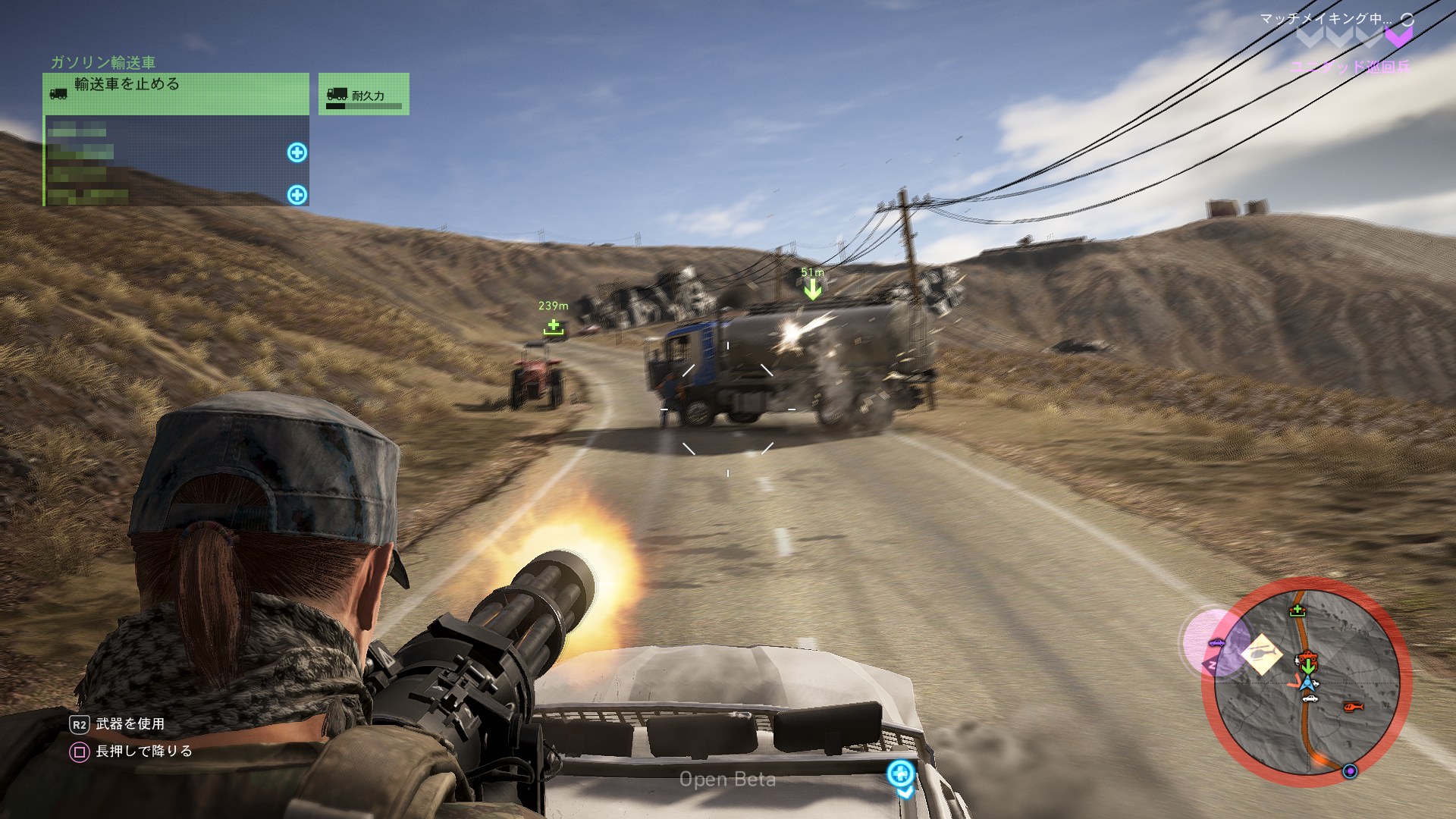Select the purple circle marker on minimap rim
Screen dimensions: 1456x819
[x=1350, y=771]
